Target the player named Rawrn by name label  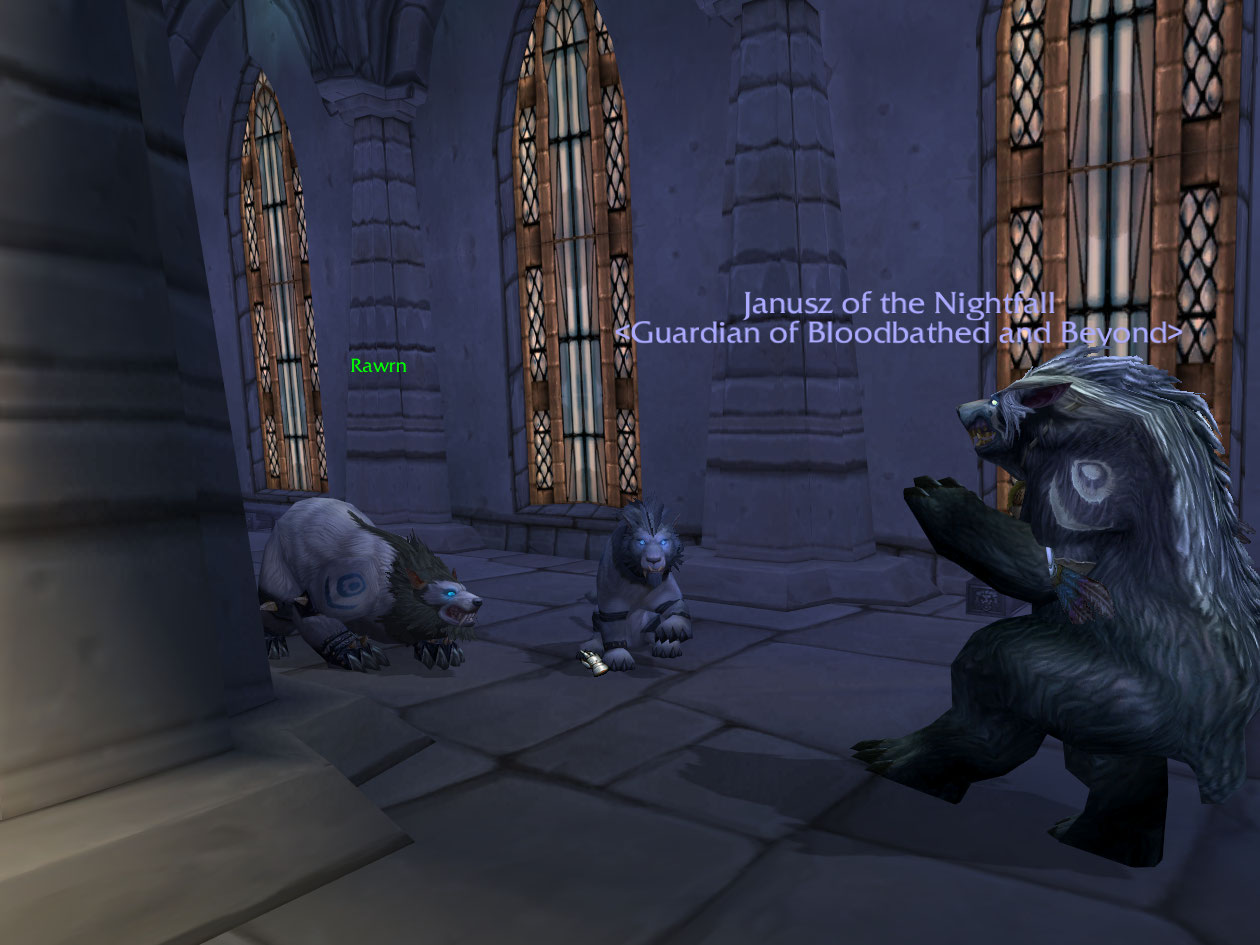(378, 366)
